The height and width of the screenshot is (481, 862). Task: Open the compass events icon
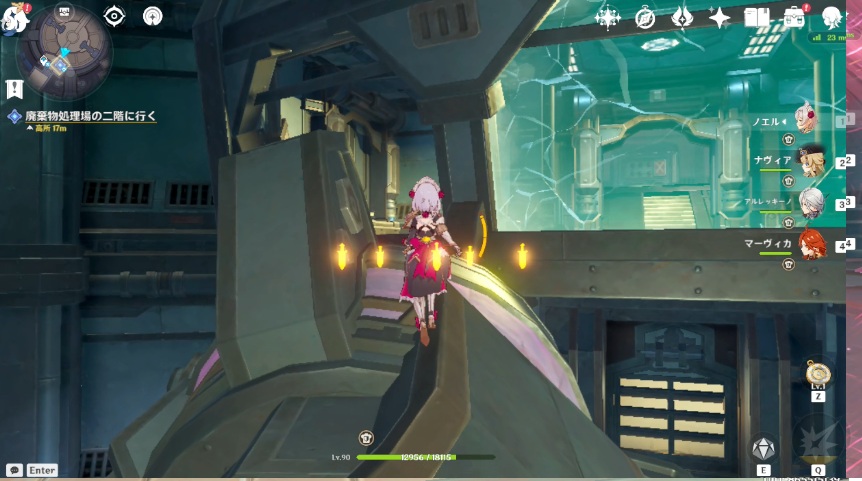click(x=645, y=17)
